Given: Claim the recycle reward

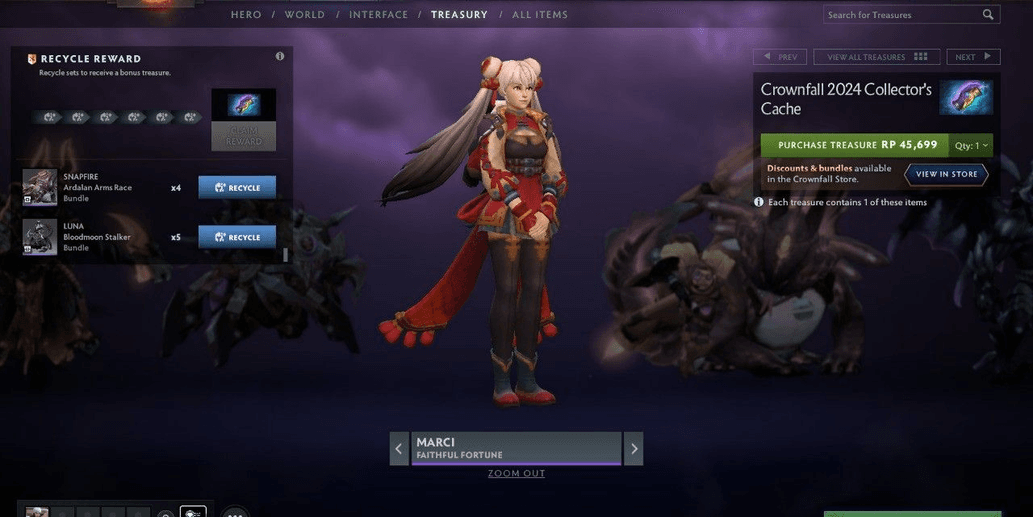Looking at the screenshot, I should [x=243, y=137].
